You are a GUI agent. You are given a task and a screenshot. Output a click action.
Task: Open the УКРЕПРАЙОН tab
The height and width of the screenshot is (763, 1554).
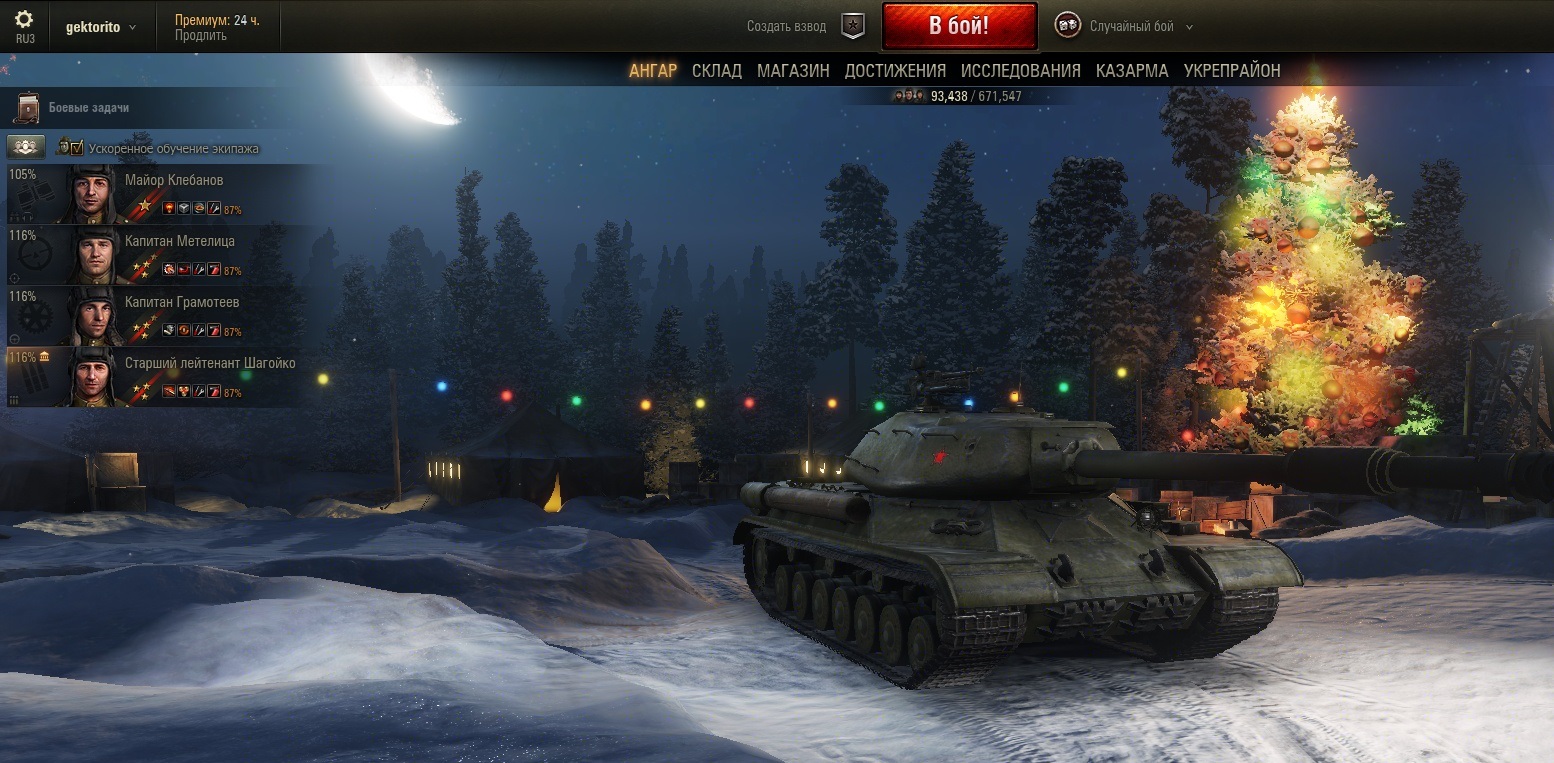point(1232,70)
